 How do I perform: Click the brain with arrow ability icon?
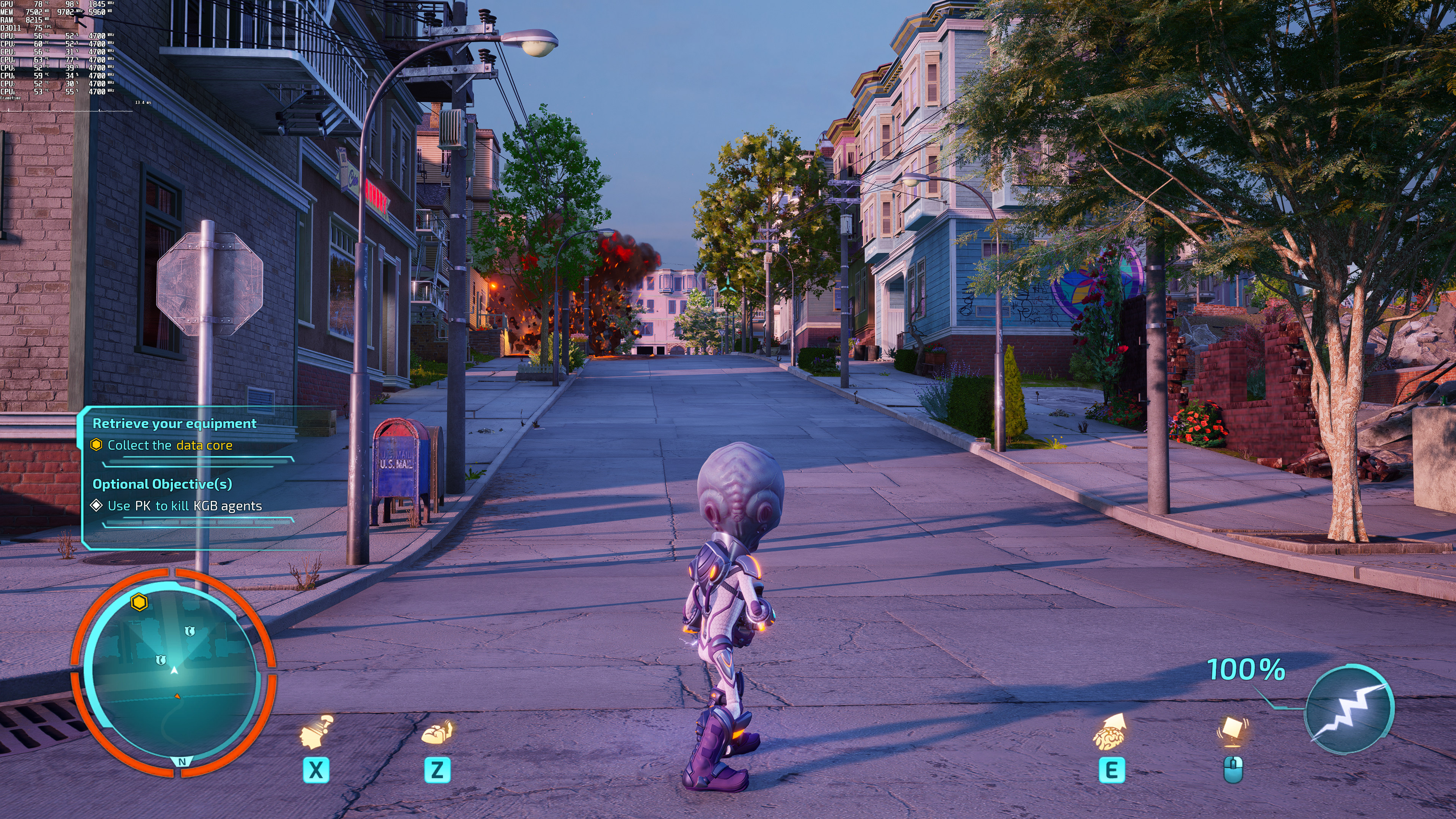1110,732
